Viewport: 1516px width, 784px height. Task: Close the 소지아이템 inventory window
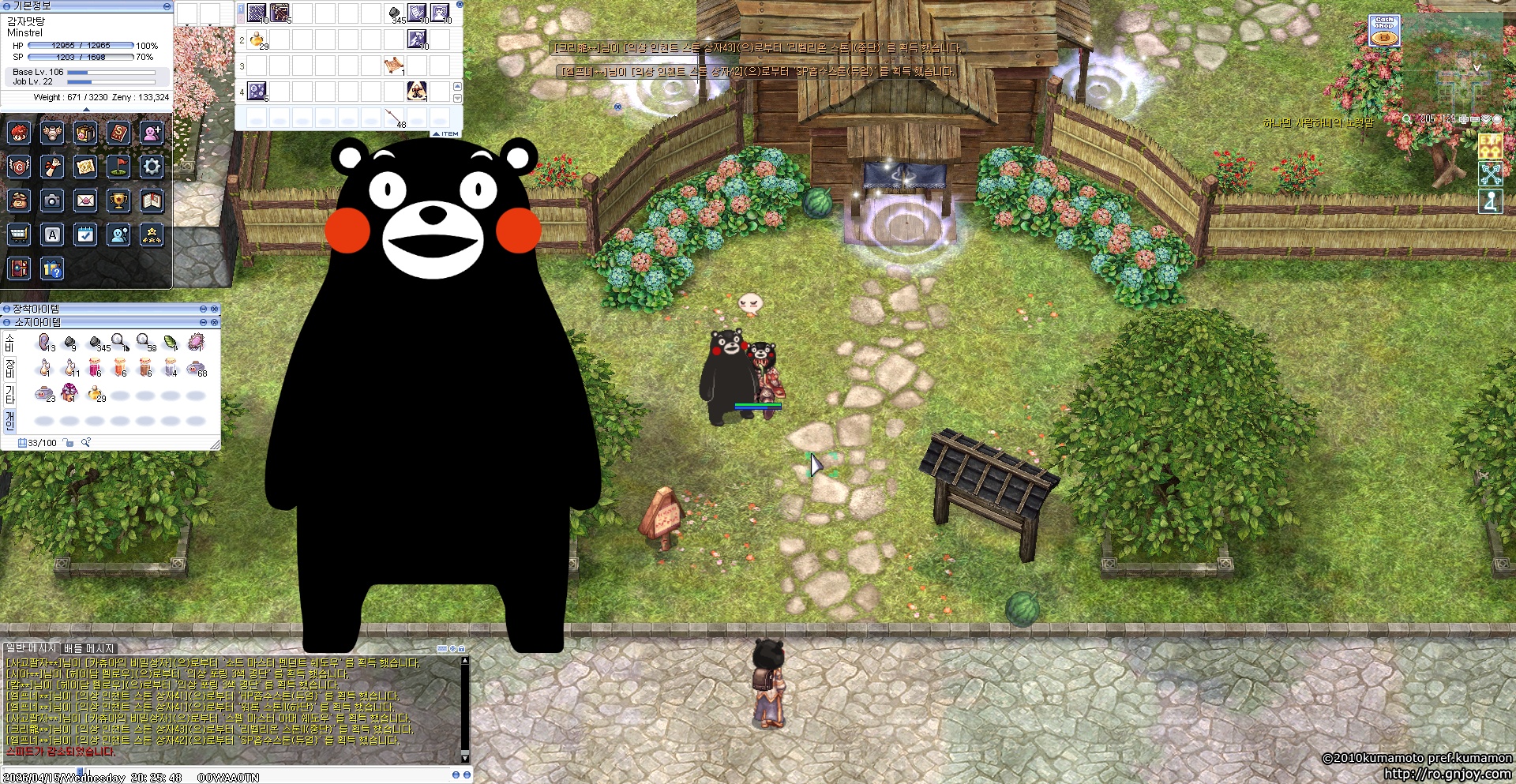[214, 322]
